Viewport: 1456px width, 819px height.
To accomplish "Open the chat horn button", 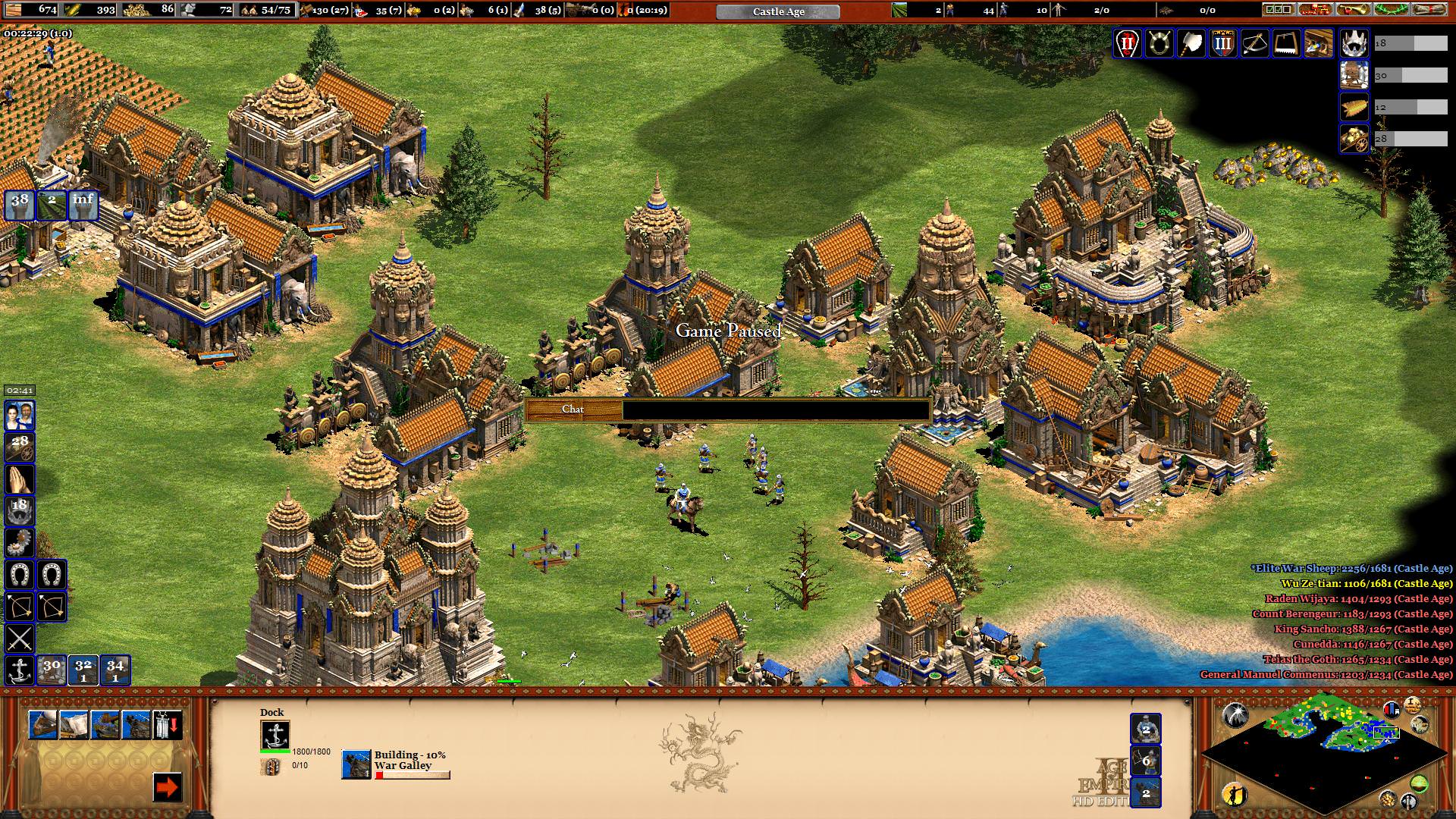I will point(1354,10).
